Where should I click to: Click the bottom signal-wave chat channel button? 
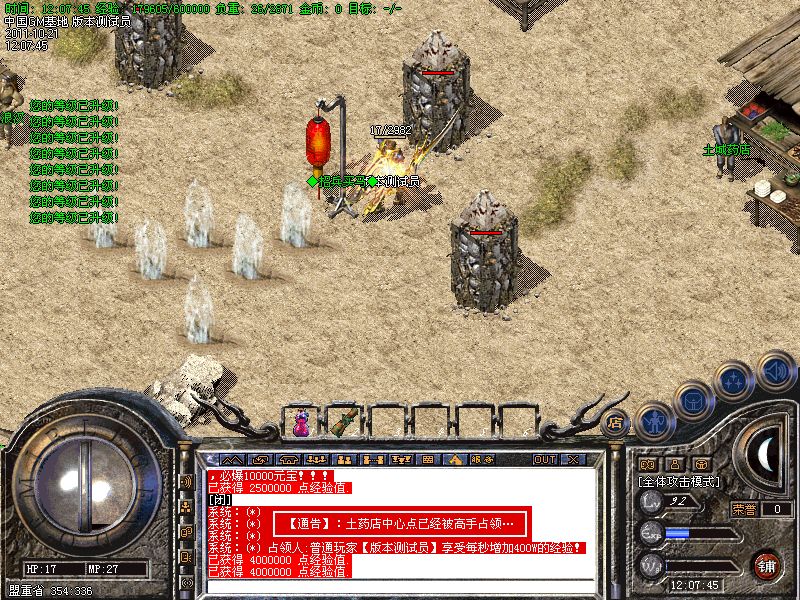[x=186, y=582]
